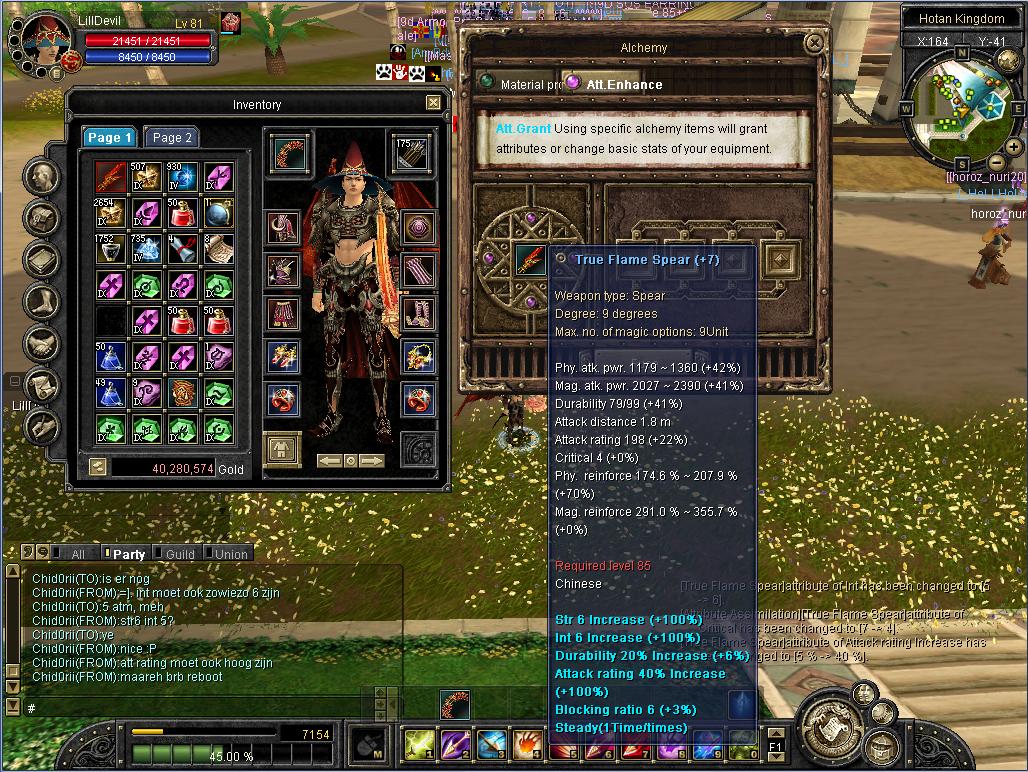Click the gold sort button beside Gold amount
The width and height of the screenshot is (1028, 772).
pyautogui.click(x=97, y=467)
